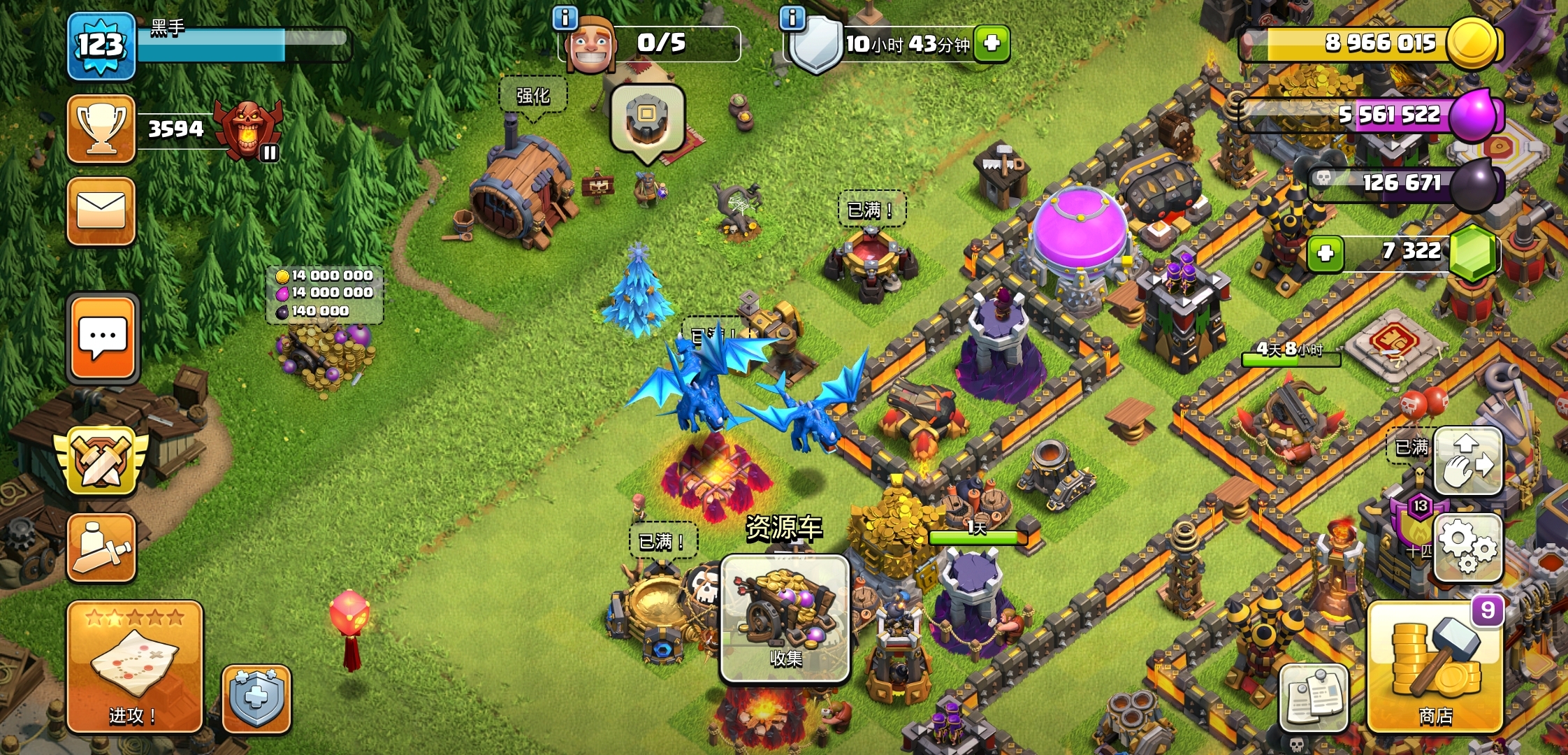Screen dimensions: 1568x755
Task: Tap the level 123 experience badge
Action: [x=101, y=45]
